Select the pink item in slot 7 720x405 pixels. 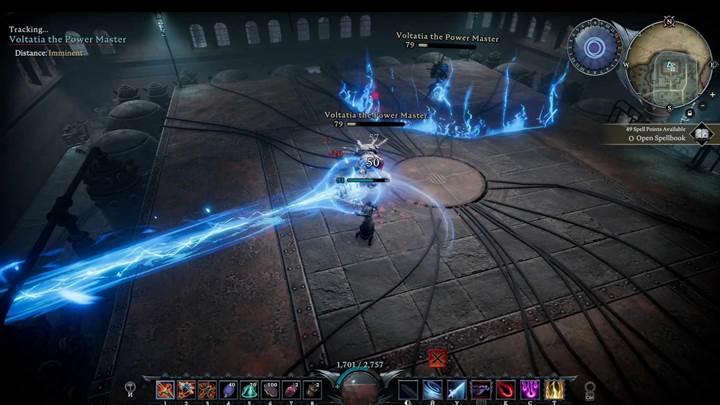(292, 389)
